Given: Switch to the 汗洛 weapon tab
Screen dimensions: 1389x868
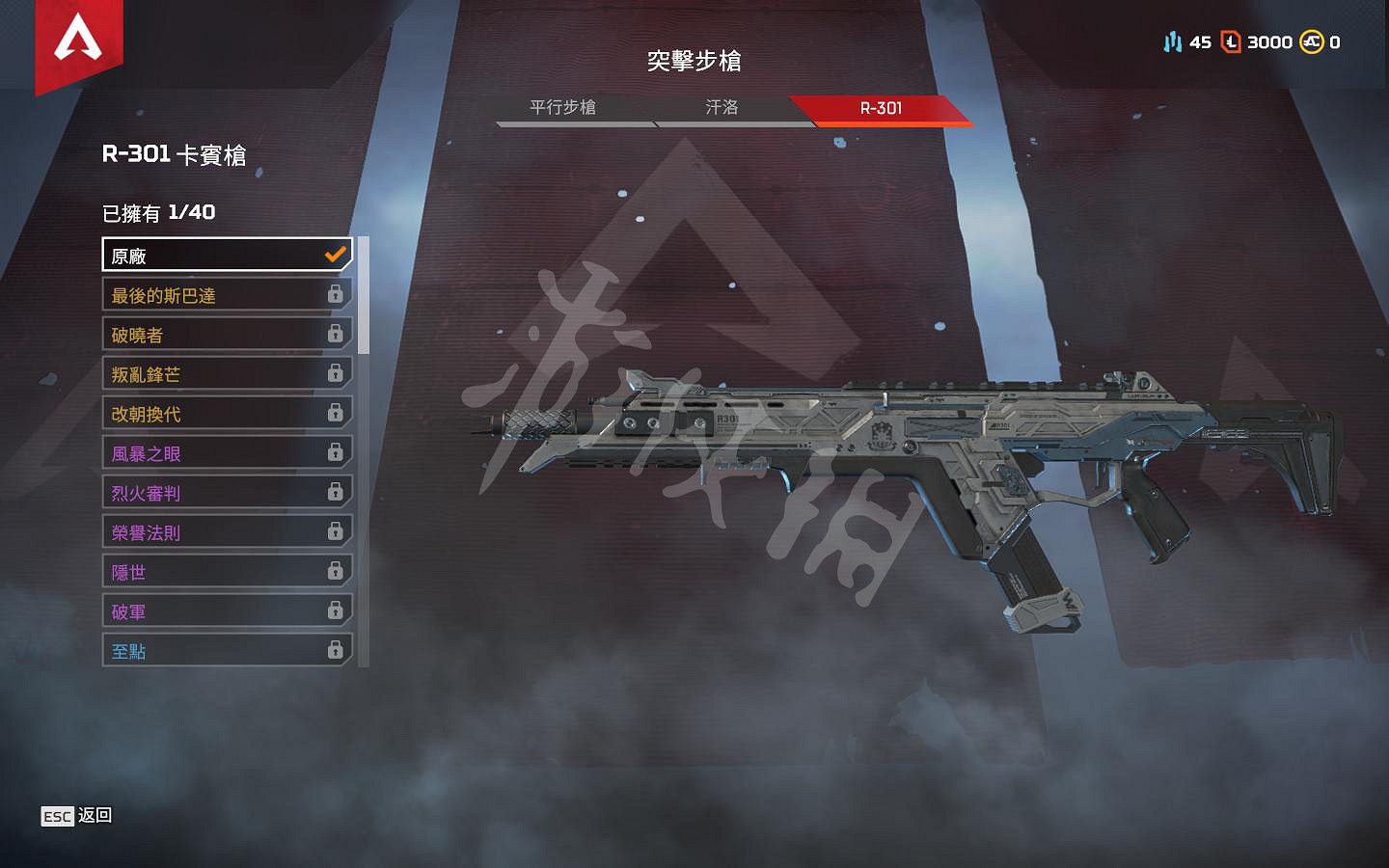Looking at the screenshot, I should (722, 108).
